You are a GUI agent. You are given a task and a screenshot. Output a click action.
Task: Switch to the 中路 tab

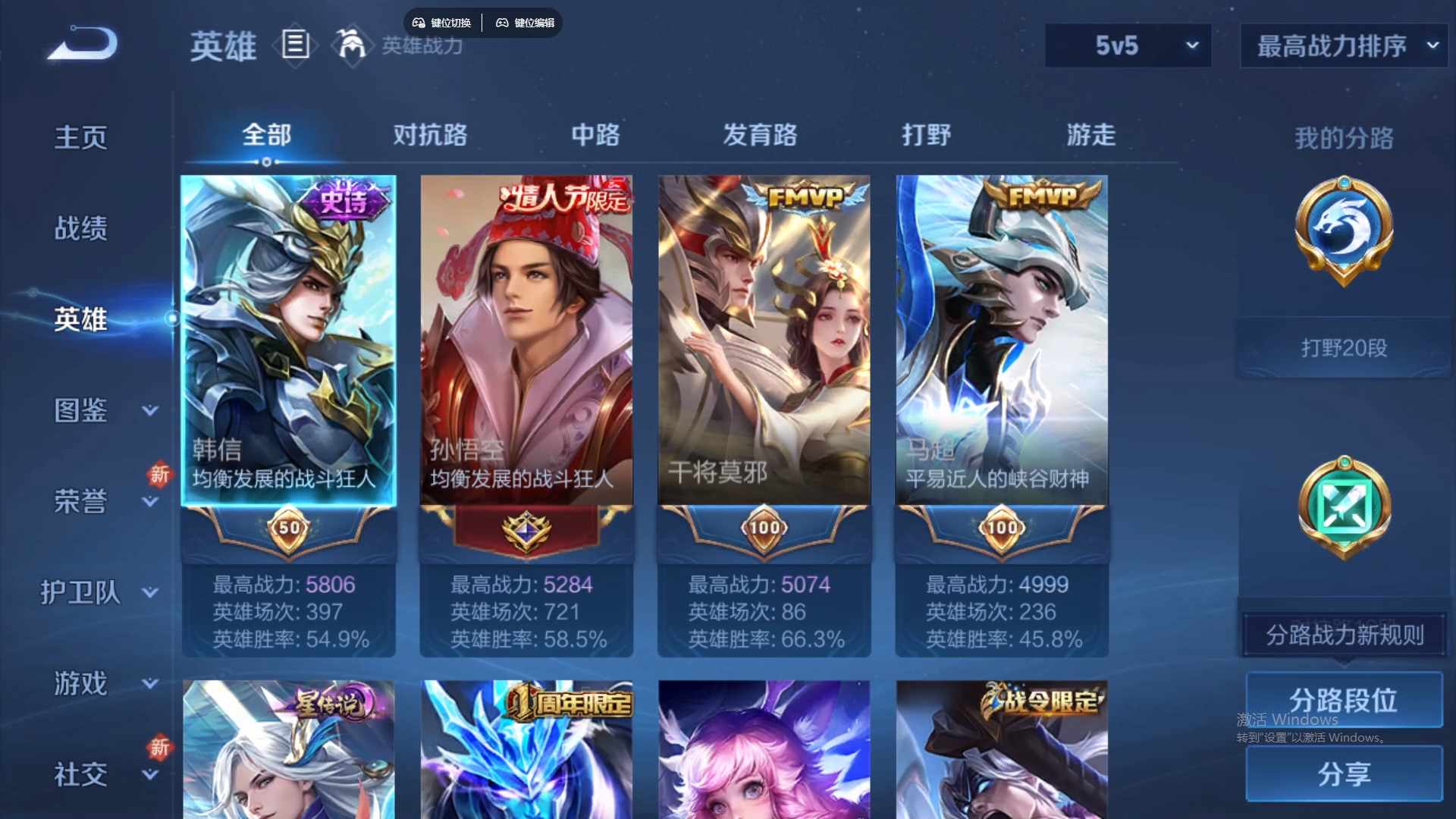point(595,135)
